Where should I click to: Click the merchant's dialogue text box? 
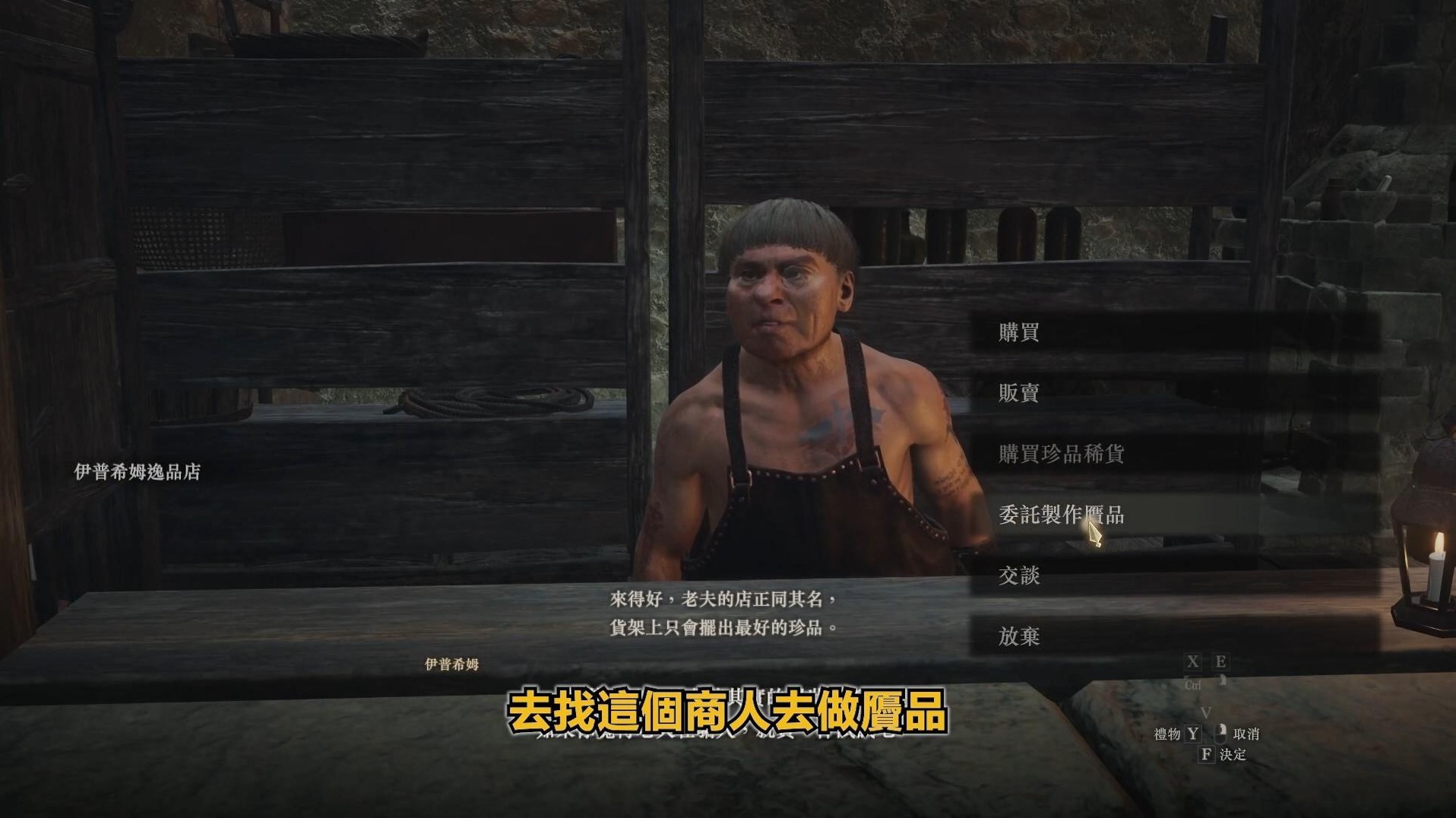pyautogui.click(x=726, y=612)
